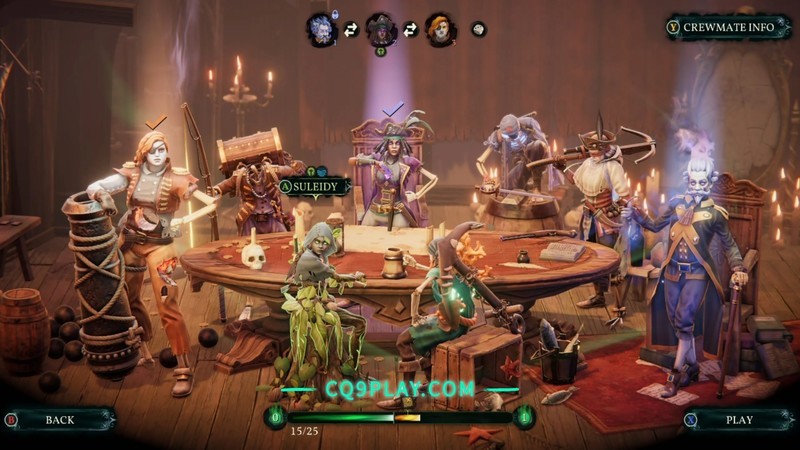The height and width of the screenshot is (450, 800).
Task: Select the orange-haired crewmate portrait in slot 3
Action: click(x=439, y=29)
